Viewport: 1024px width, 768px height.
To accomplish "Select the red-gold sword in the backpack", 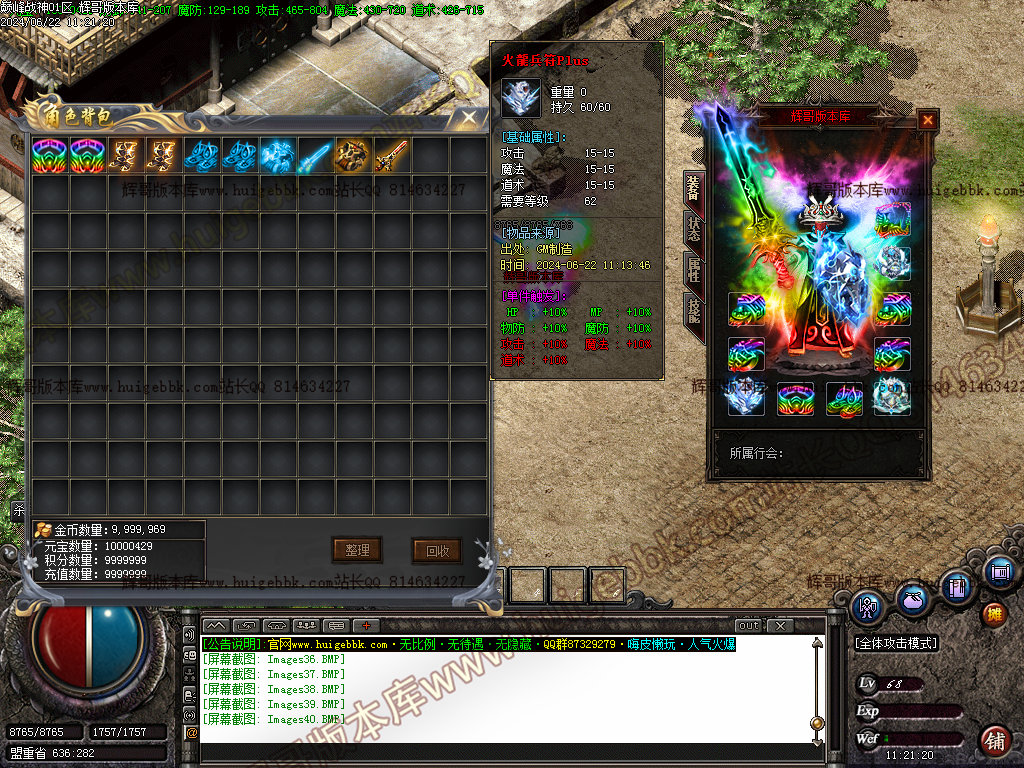I will (392, 155).
